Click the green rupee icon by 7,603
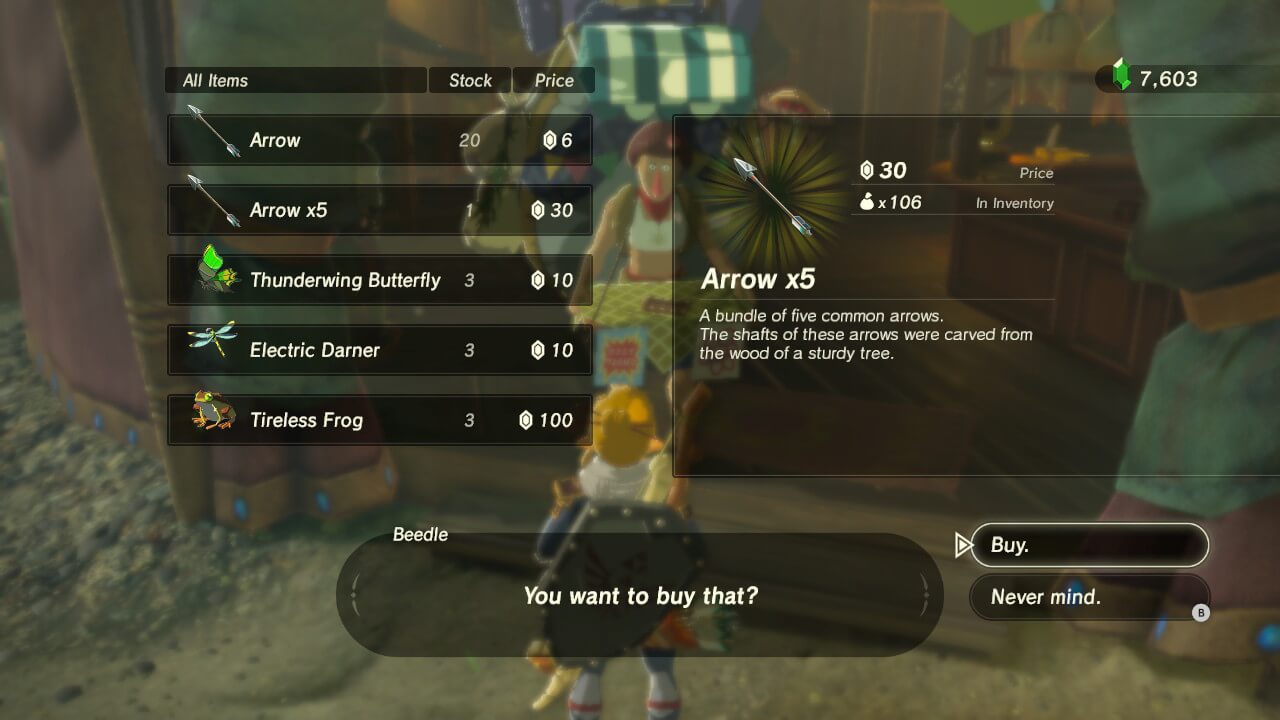This screenshot has width=1280, height=720. 1120,73
